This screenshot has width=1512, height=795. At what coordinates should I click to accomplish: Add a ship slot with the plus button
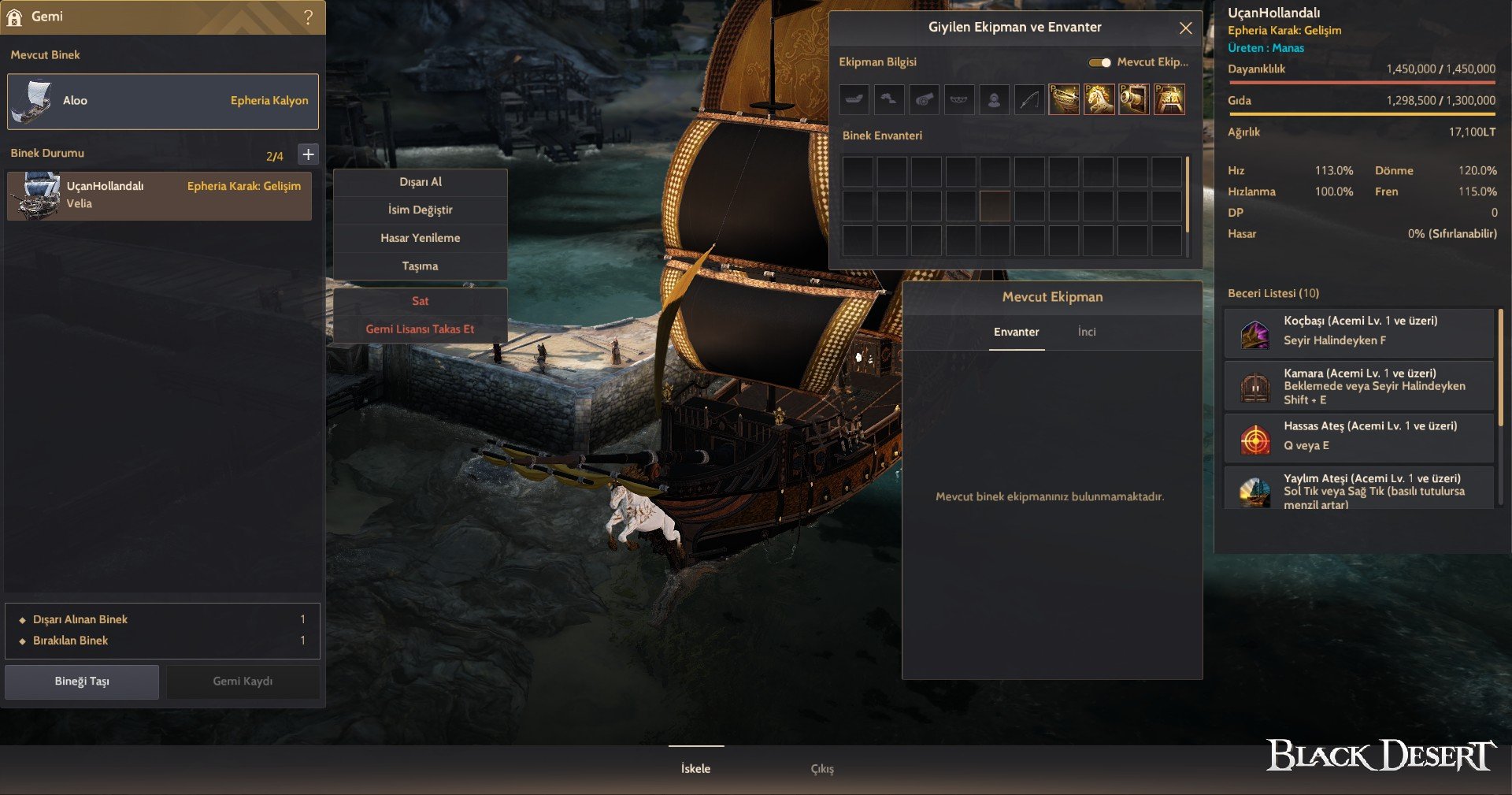(309, 154)
